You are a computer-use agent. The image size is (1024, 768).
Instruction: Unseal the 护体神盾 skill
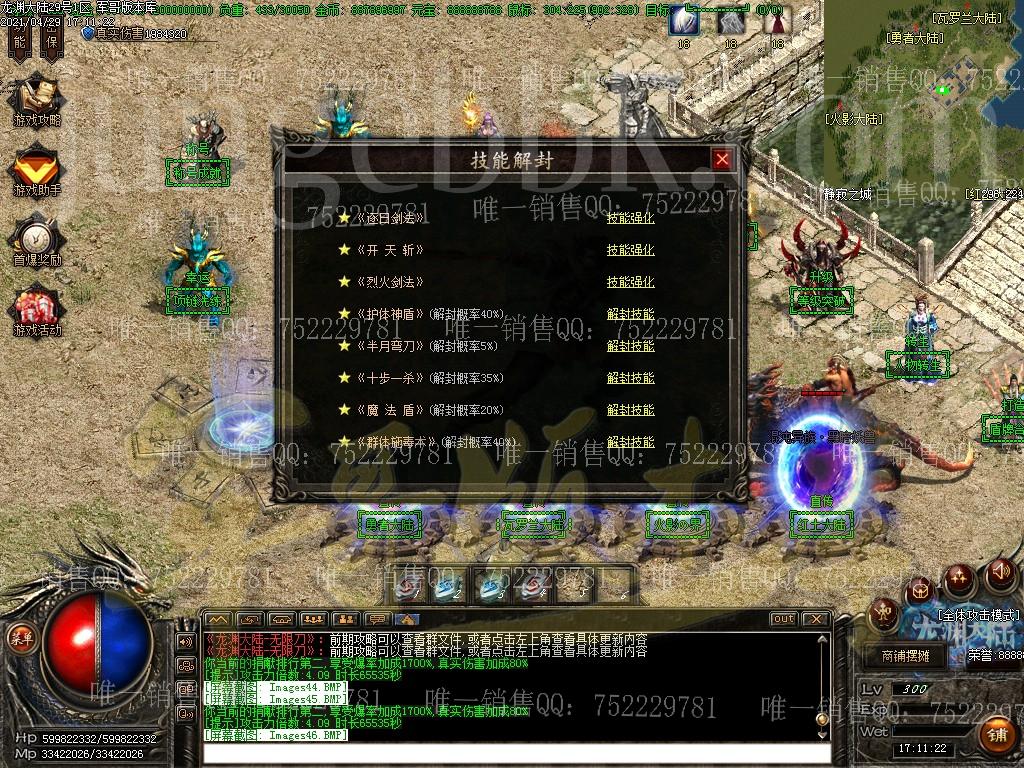630,314
